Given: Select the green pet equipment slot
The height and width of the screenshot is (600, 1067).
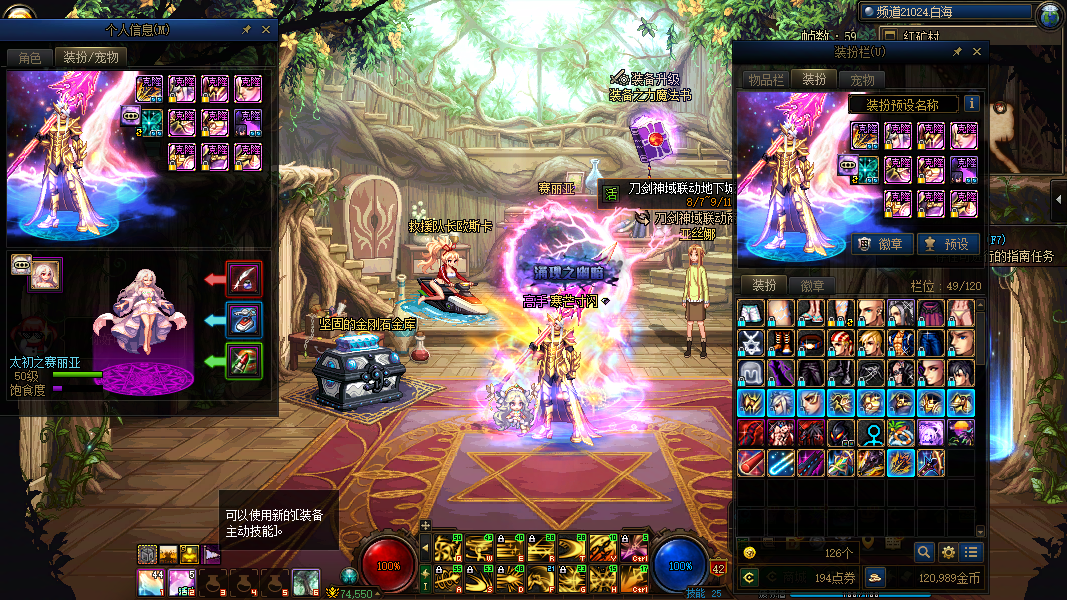Looking at the screenshot, I should tap(244, 360).
